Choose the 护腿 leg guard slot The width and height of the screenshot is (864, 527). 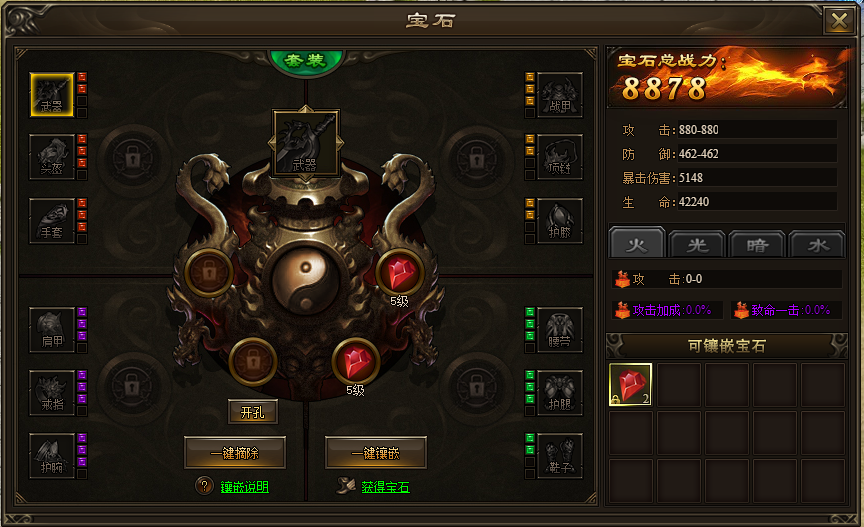pos(559,392)
